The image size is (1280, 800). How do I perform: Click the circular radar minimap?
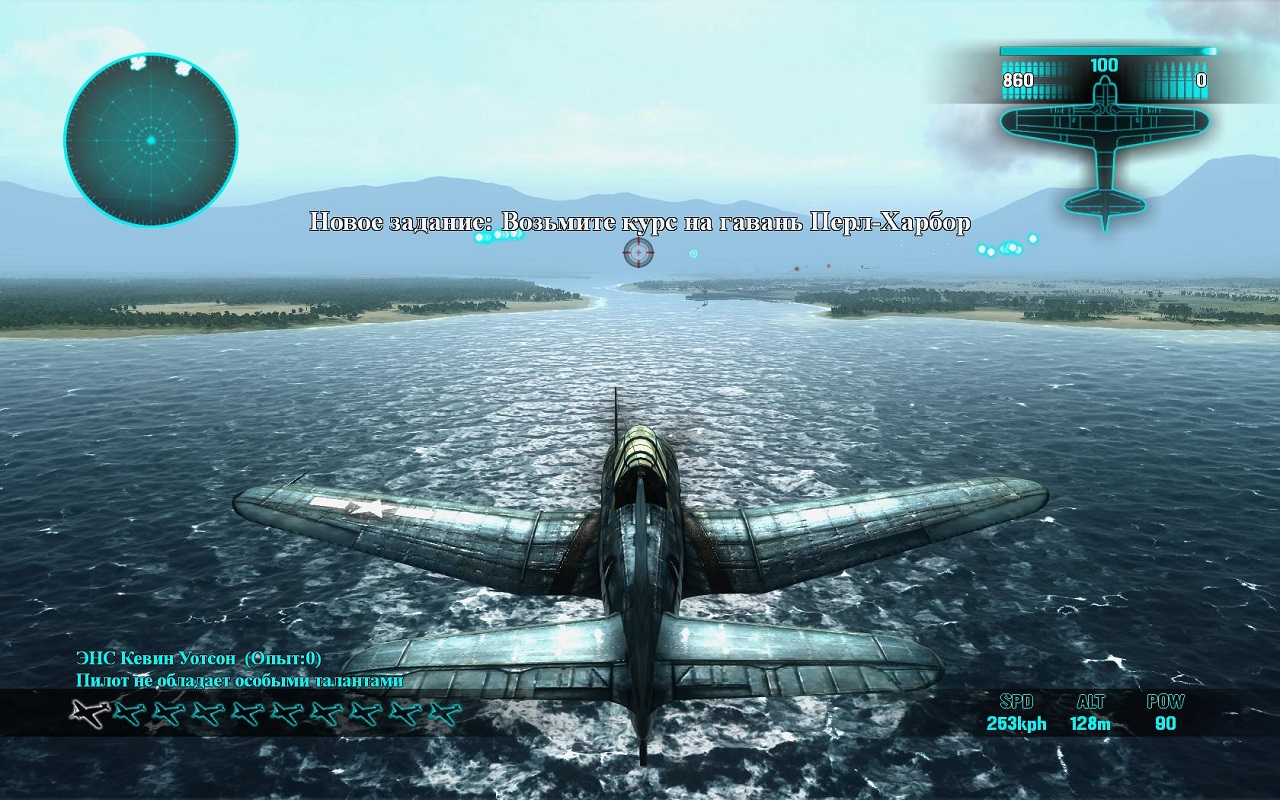click(151, 139)
